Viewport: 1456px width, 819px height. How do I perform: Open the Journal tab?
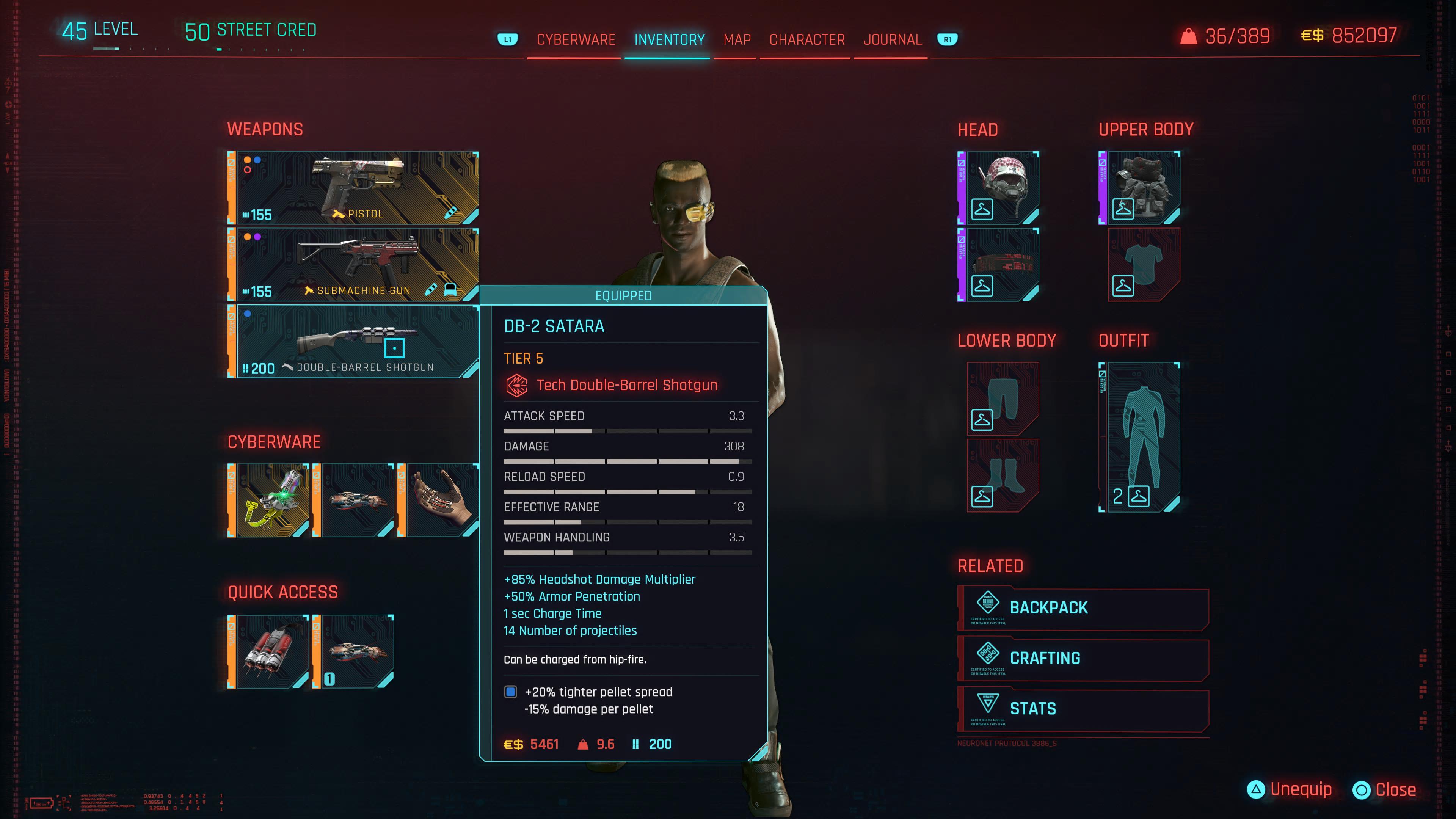tap(893, 39)
